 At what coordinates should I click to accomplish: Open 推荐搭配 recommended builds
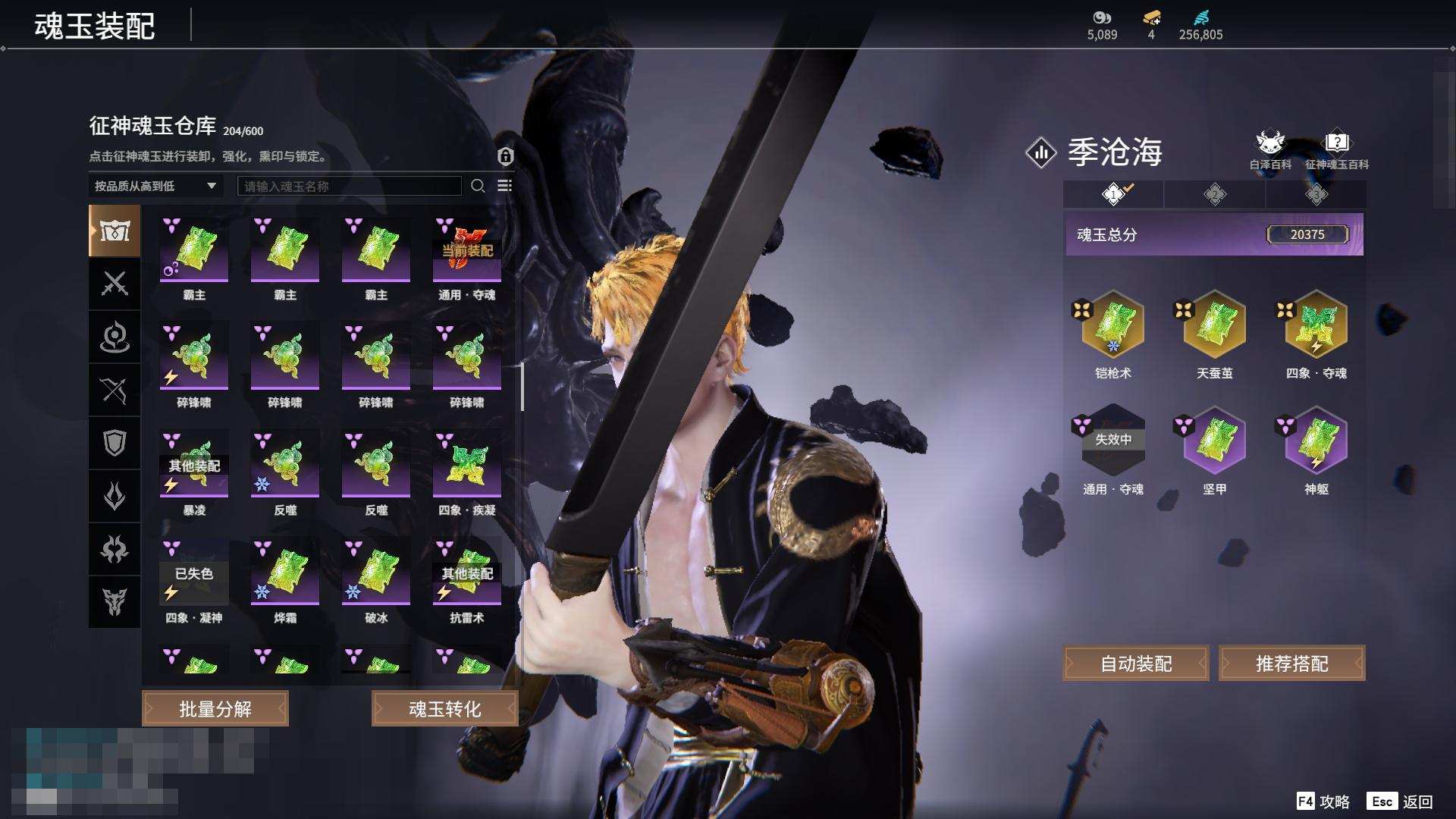click(x=1291, y=664)
